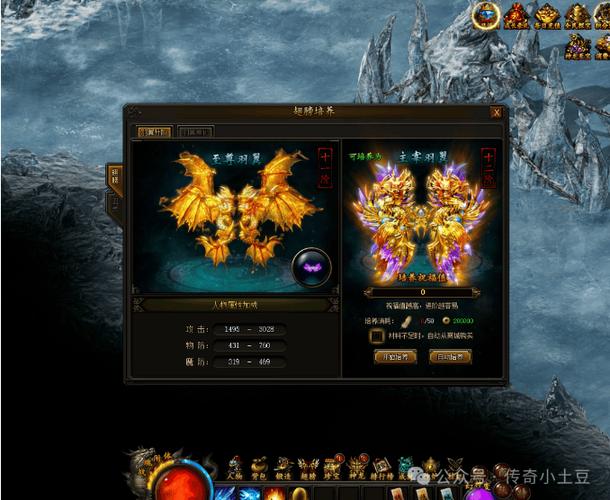Open the 排行榜 ranking menu icon
Image resolution: width=610 pixels, height=500 pixels.
(382, 467)
